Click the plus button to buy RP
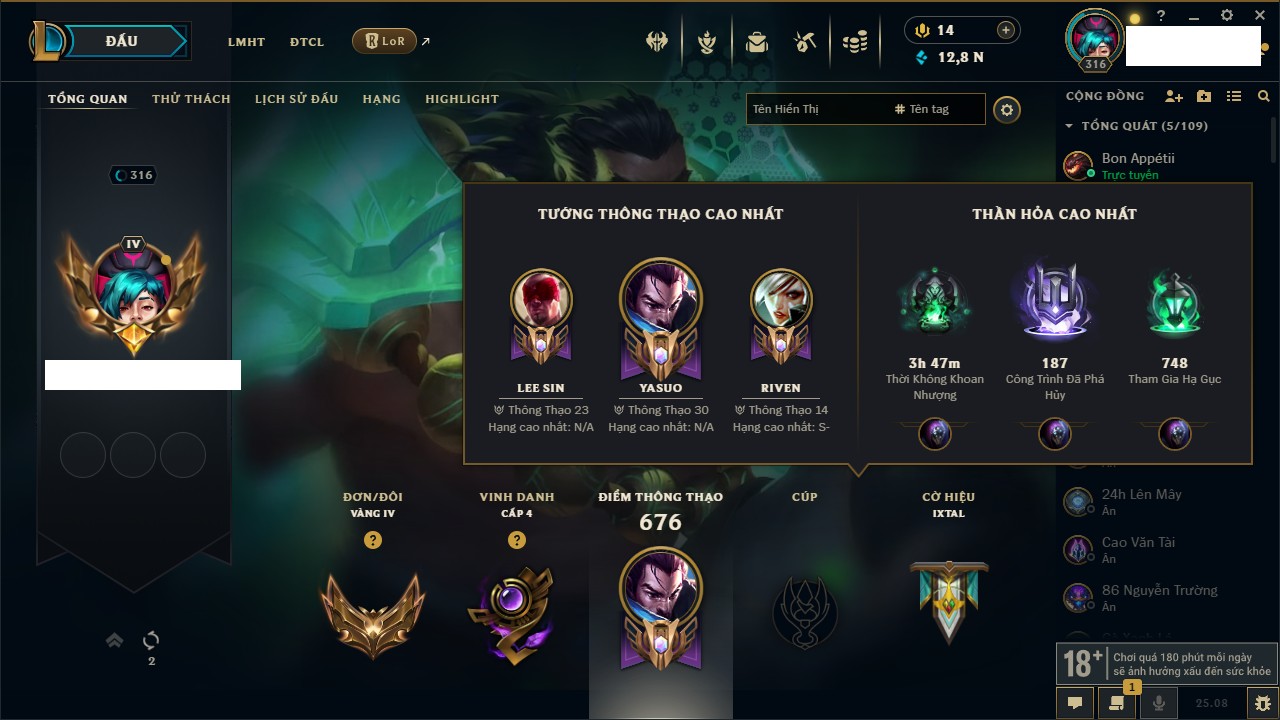The image size is (1280, 720). pyautogui.click(x=1006, y=30)
